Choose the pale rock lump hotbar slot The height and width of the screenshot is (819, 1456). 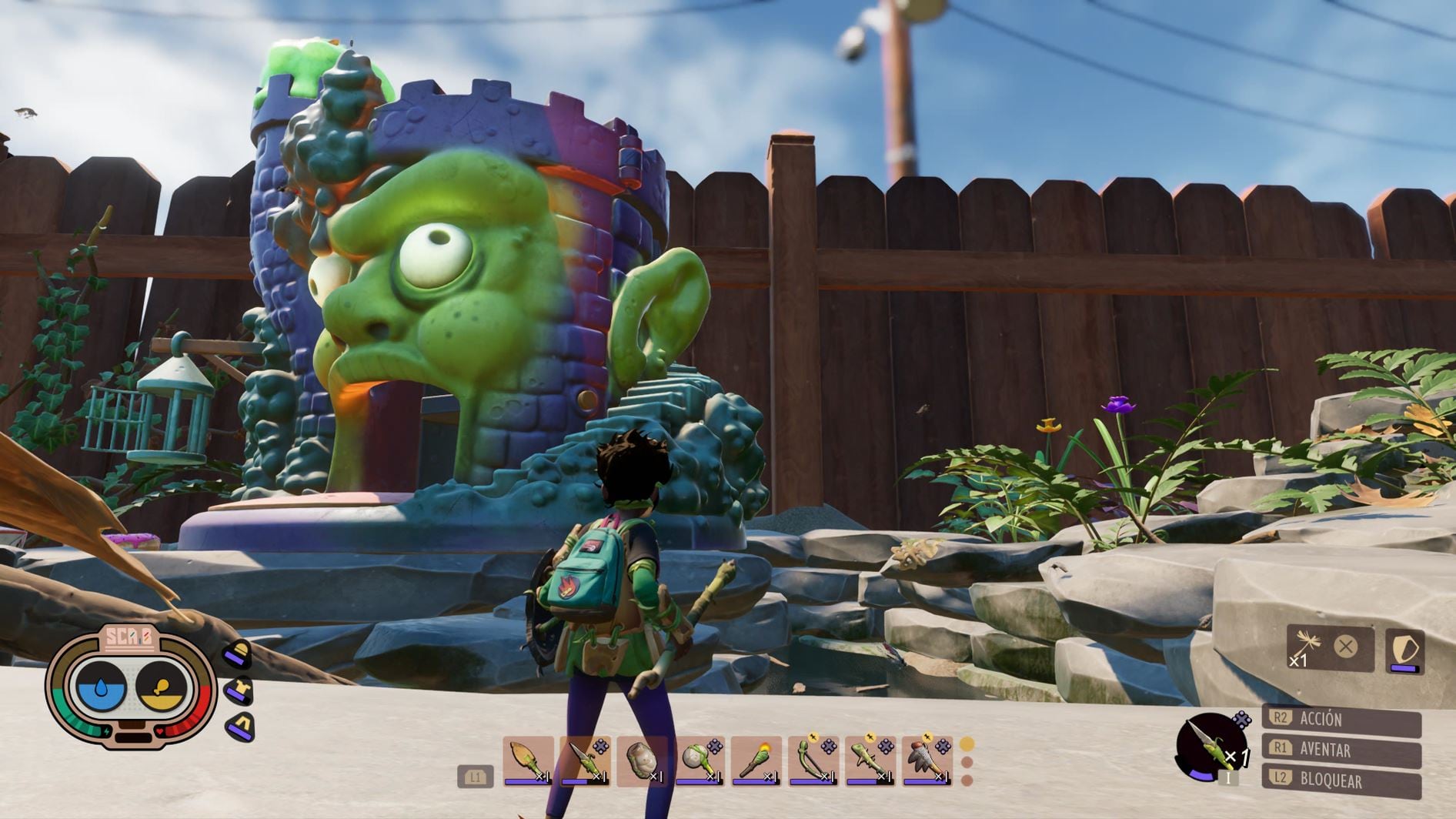pos(642,761)
